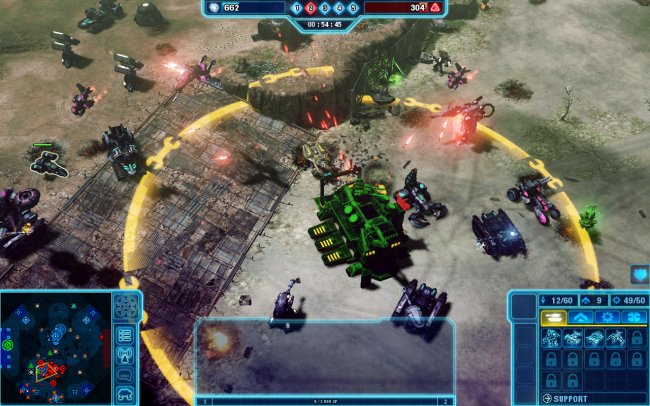
Task: Queue the third vehicle unit icon
Action: coord(594,338)
